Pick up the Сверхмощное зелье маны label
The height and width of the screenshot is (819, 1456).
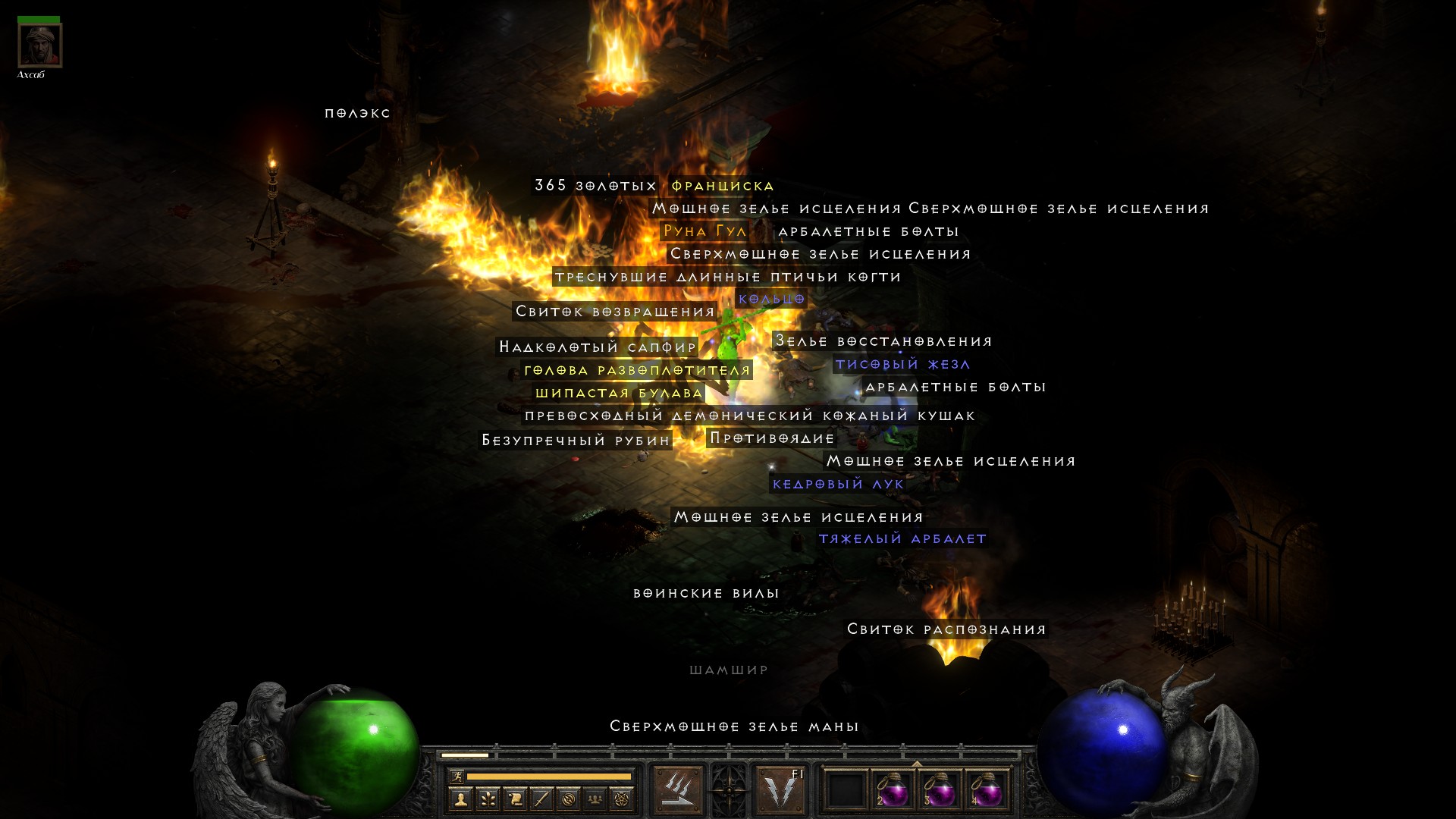[x=734, y=726]
